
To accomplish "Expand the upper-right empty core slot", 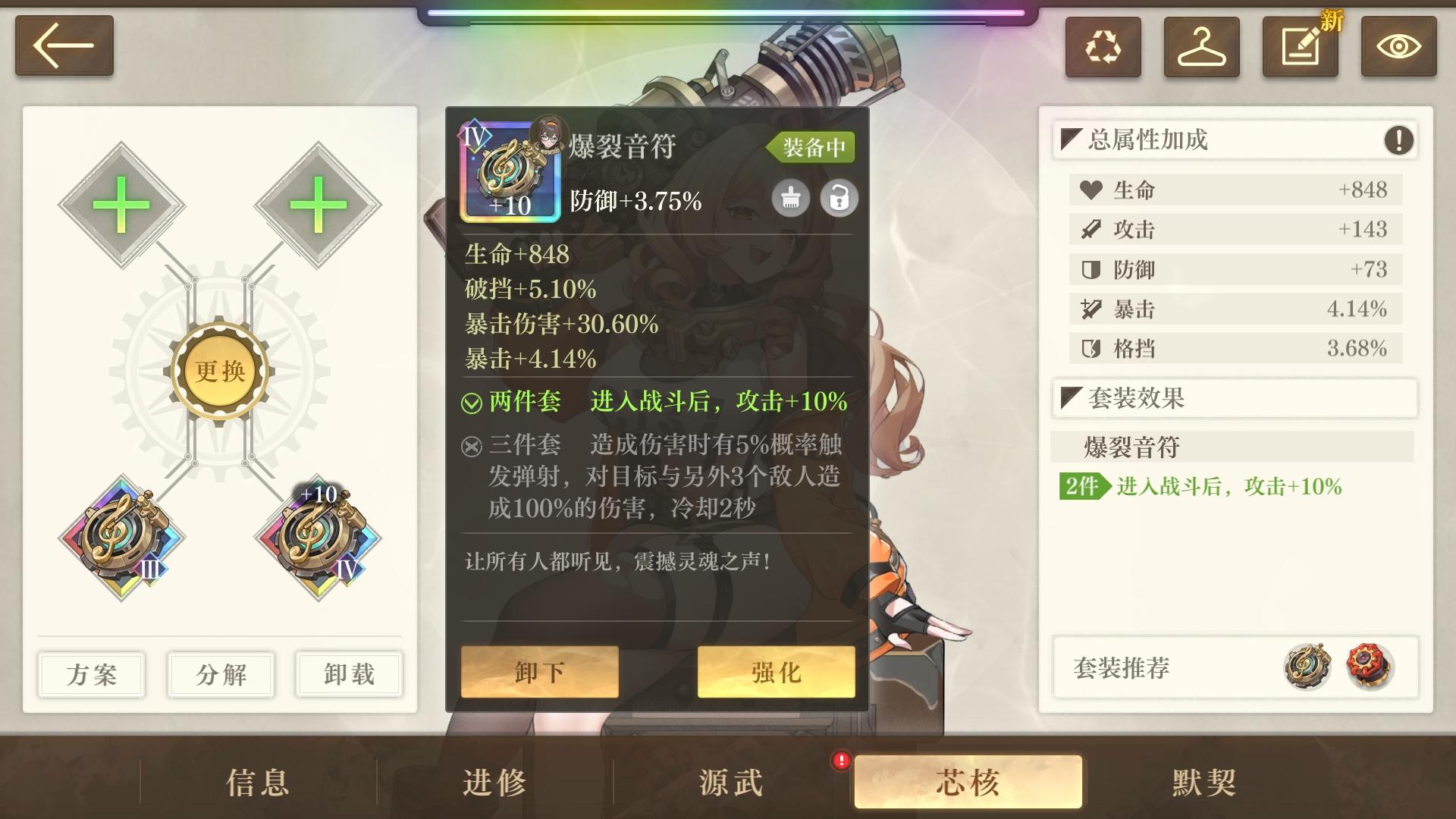I will coord(318,205).
